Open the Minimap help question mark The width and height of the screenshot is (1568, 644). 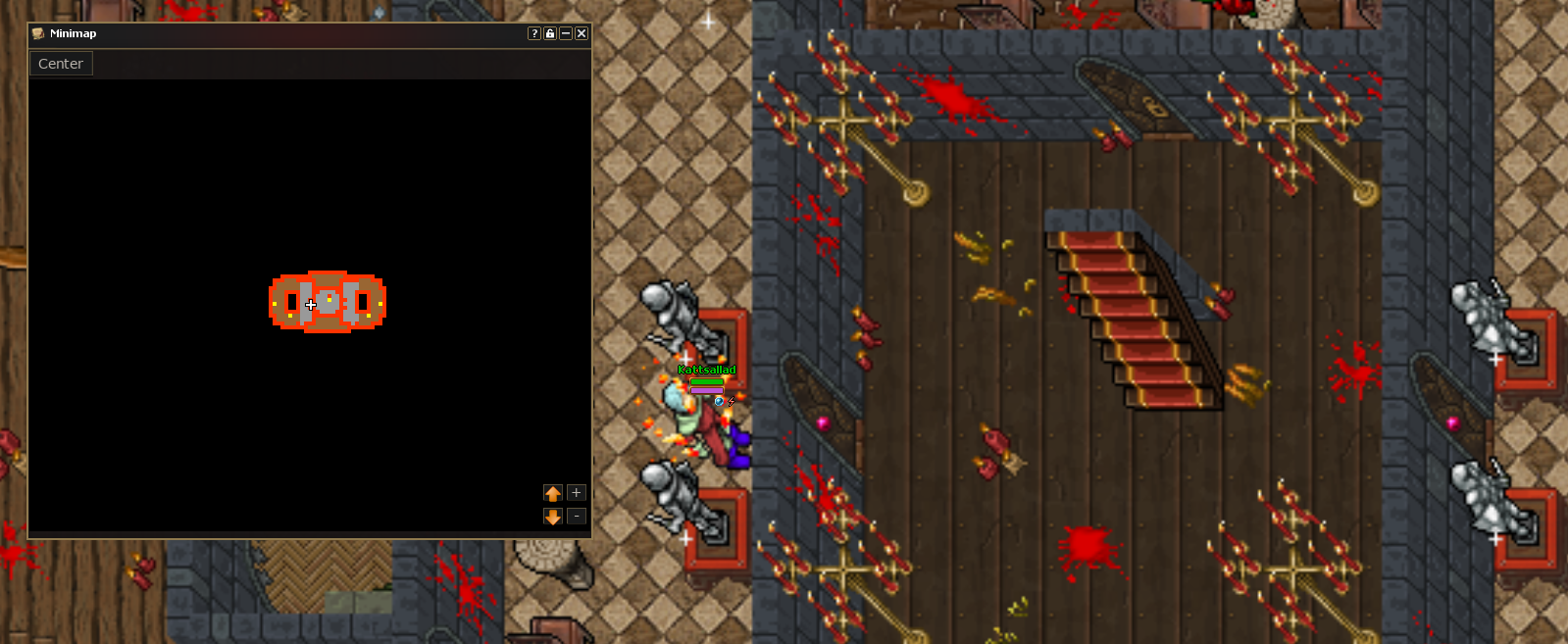click(534, 33)
